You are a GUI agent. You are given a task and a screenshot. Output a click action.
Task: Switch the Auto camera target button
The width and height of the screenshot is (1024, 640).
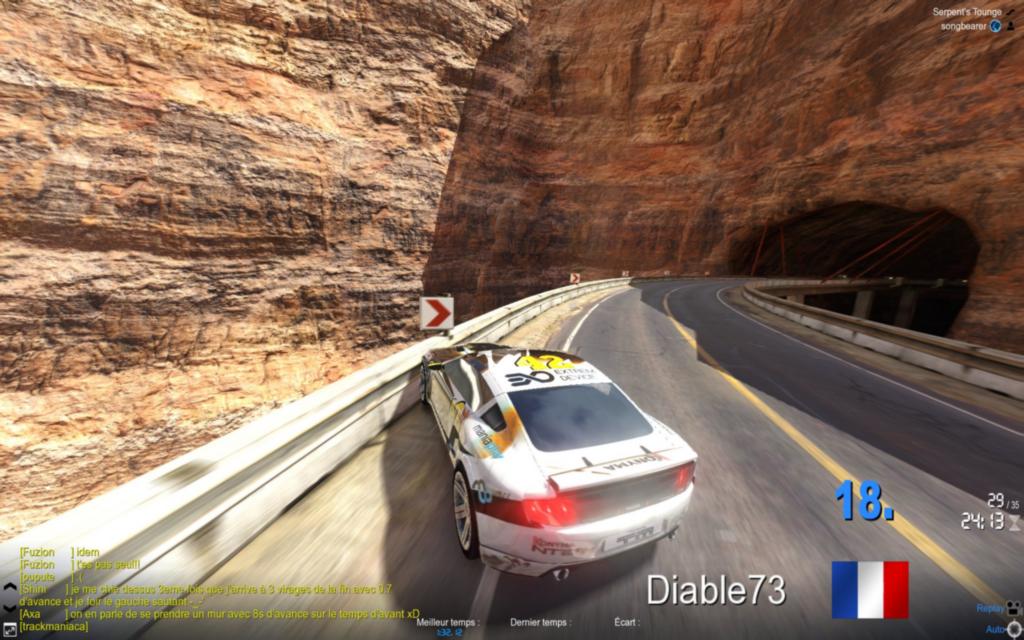pos(1013,629)
